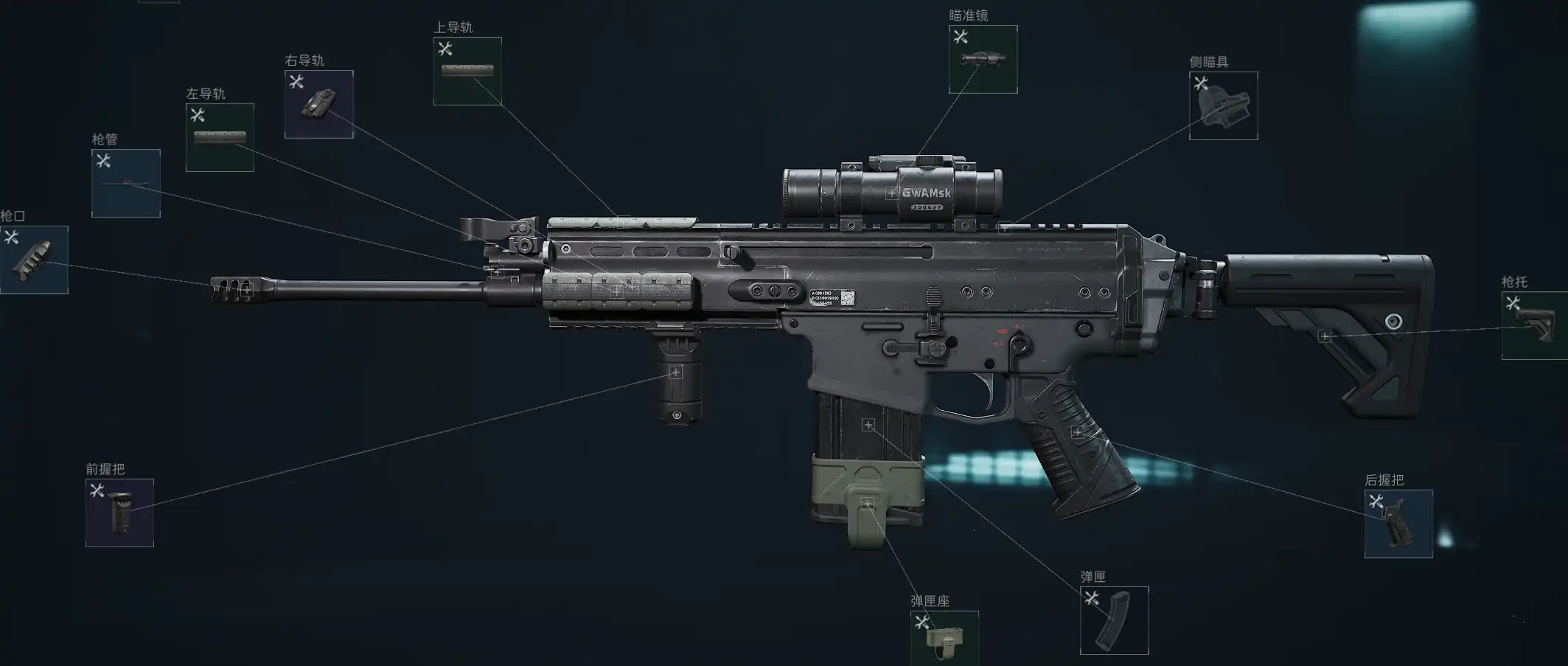Open the 枪管 barrel slot
The image size is (1568, 666).
126,184
